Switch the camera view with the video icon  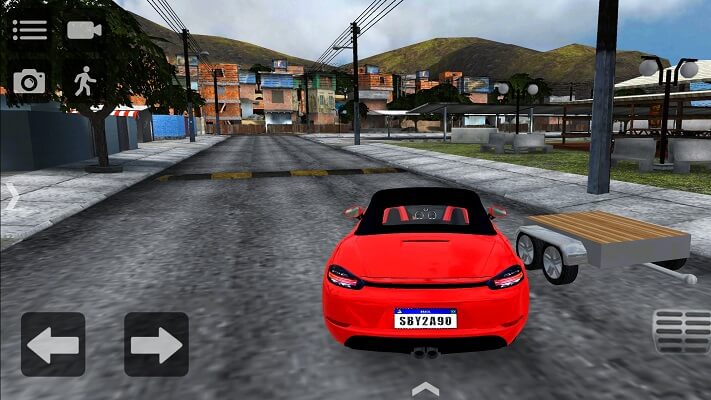(x=85, y=29)
